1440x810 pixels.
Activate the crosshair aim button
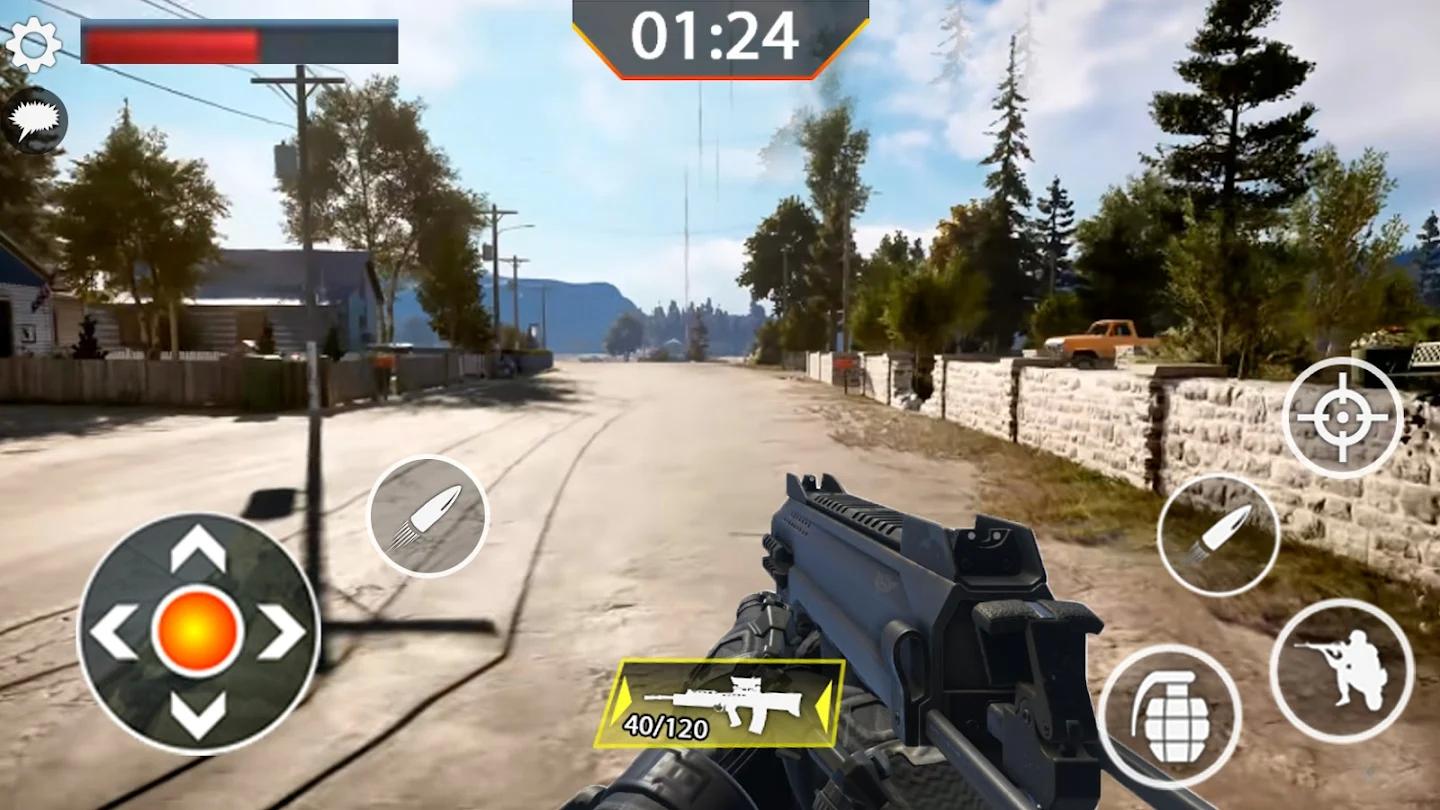tap(1342, 417)
